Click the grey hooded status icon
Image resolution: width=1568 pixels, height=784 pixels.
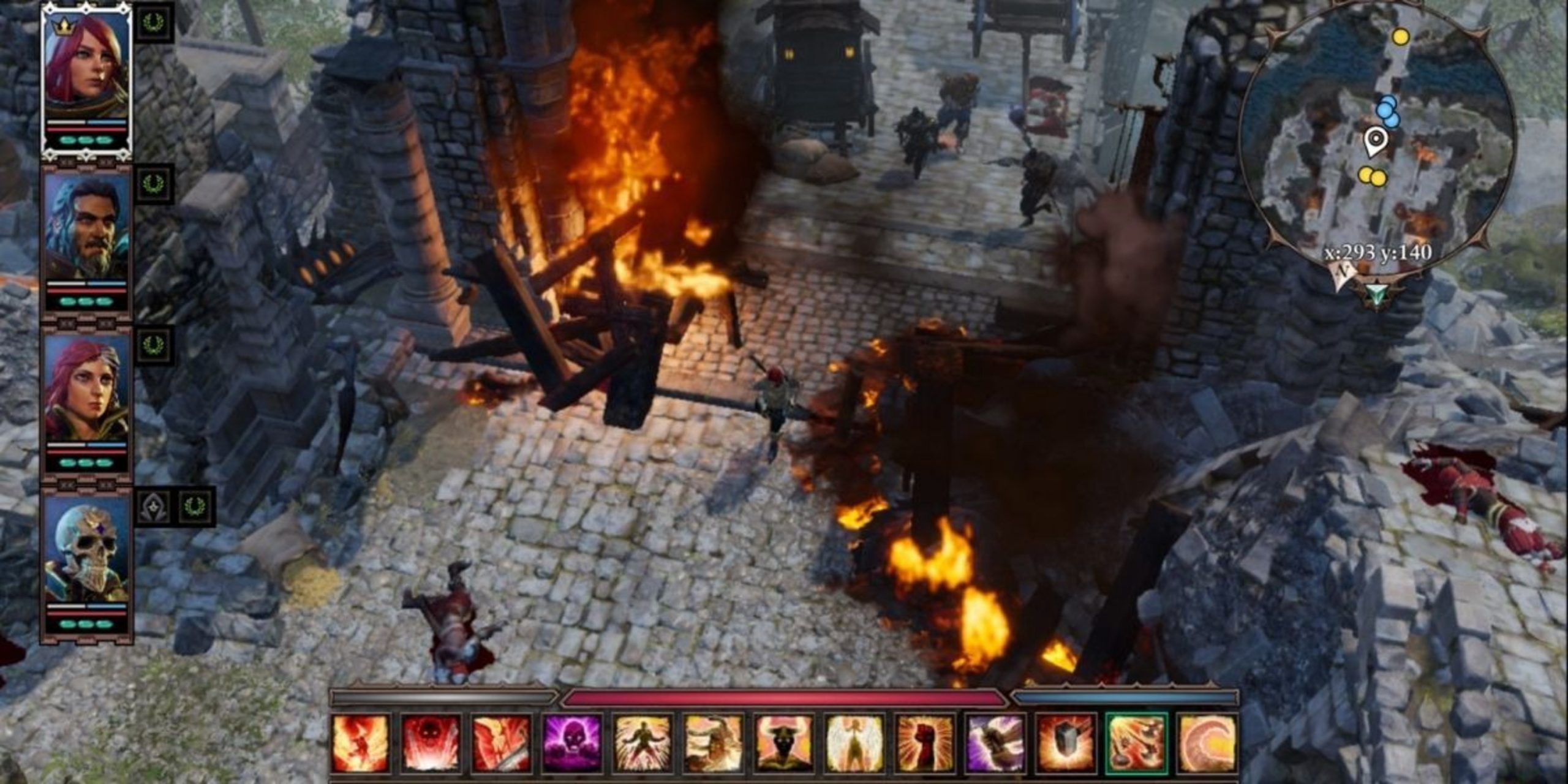coord(153,507)
